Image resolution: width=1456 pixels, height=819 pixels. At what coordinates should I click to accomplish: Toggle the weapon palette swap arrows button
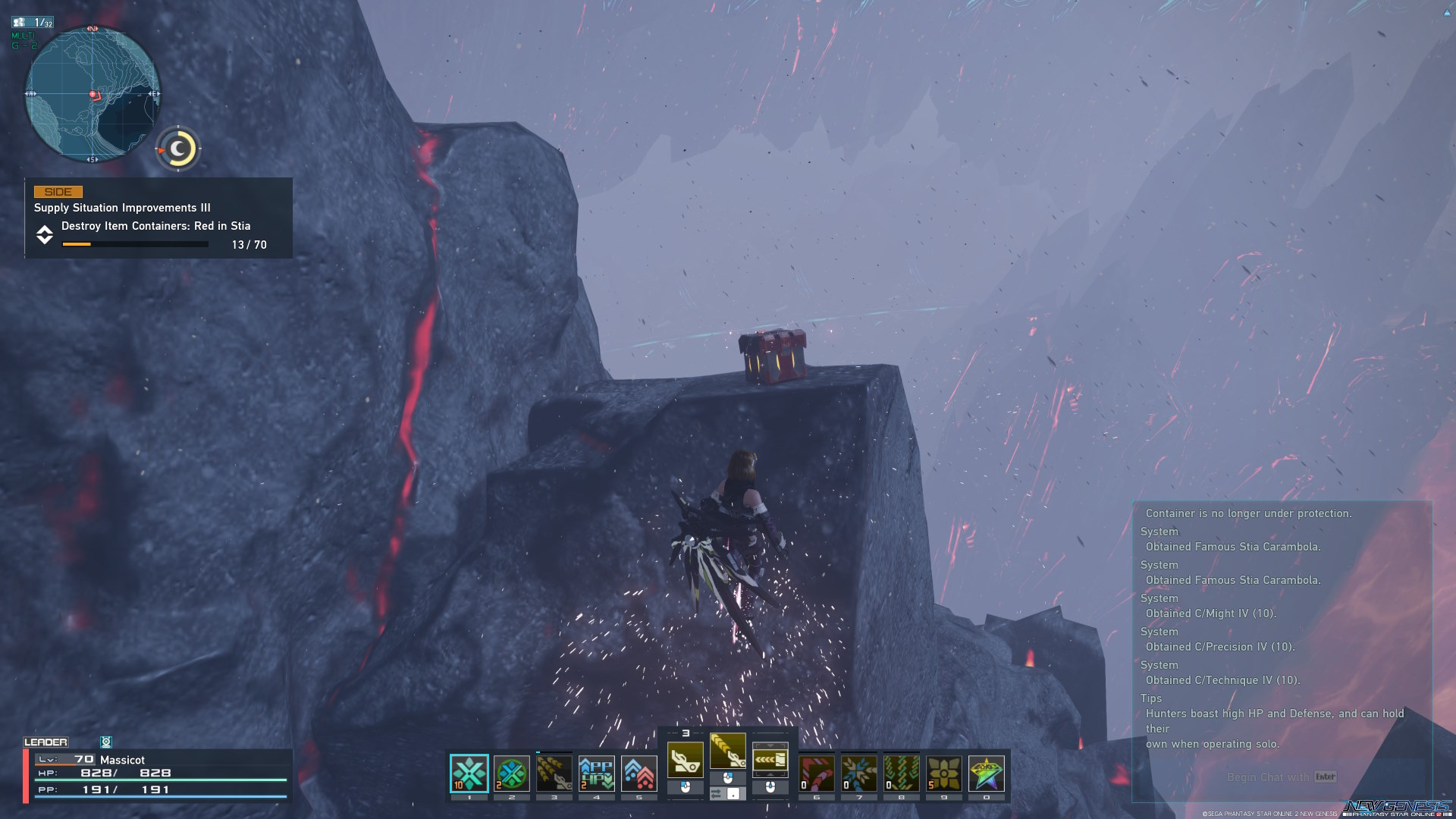[x=717, y=794]
